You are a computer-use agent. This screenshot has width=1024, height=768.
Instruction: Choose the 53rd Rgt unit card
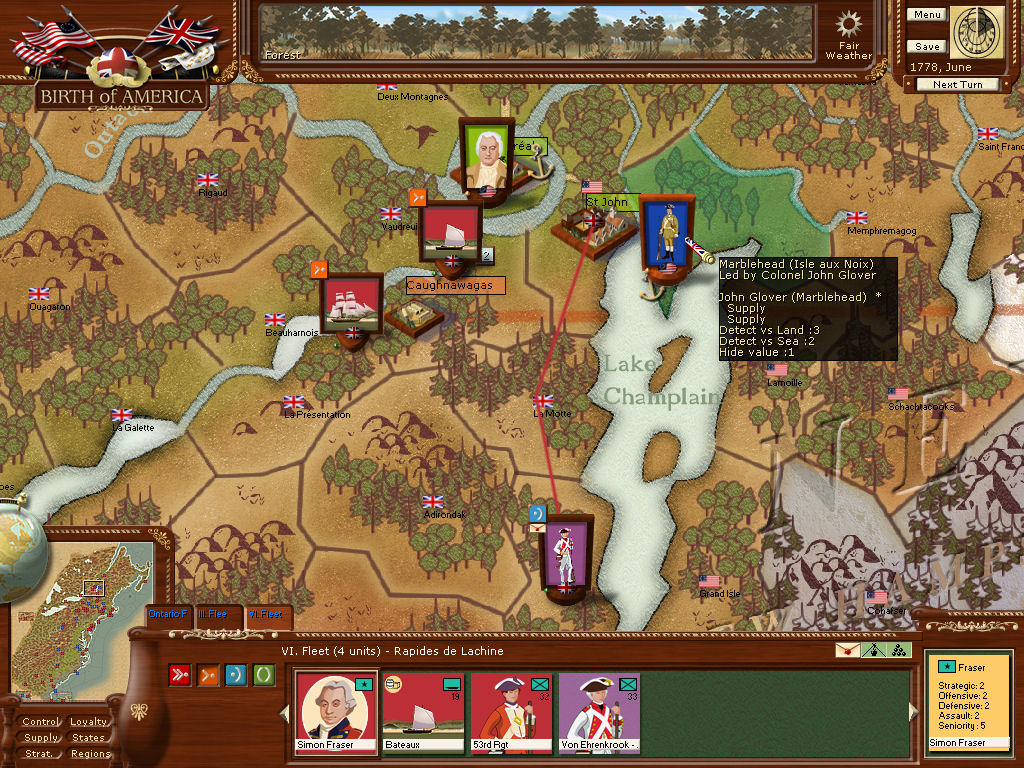(511, 711)
